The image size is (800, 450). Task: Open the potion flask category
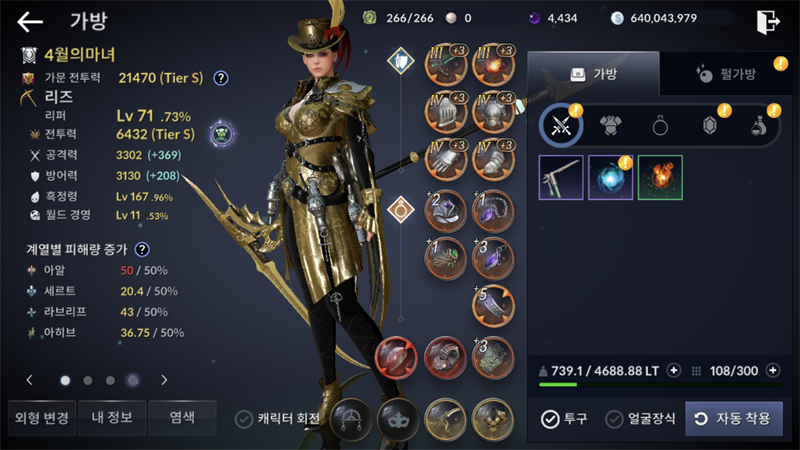tap(761, 125)
